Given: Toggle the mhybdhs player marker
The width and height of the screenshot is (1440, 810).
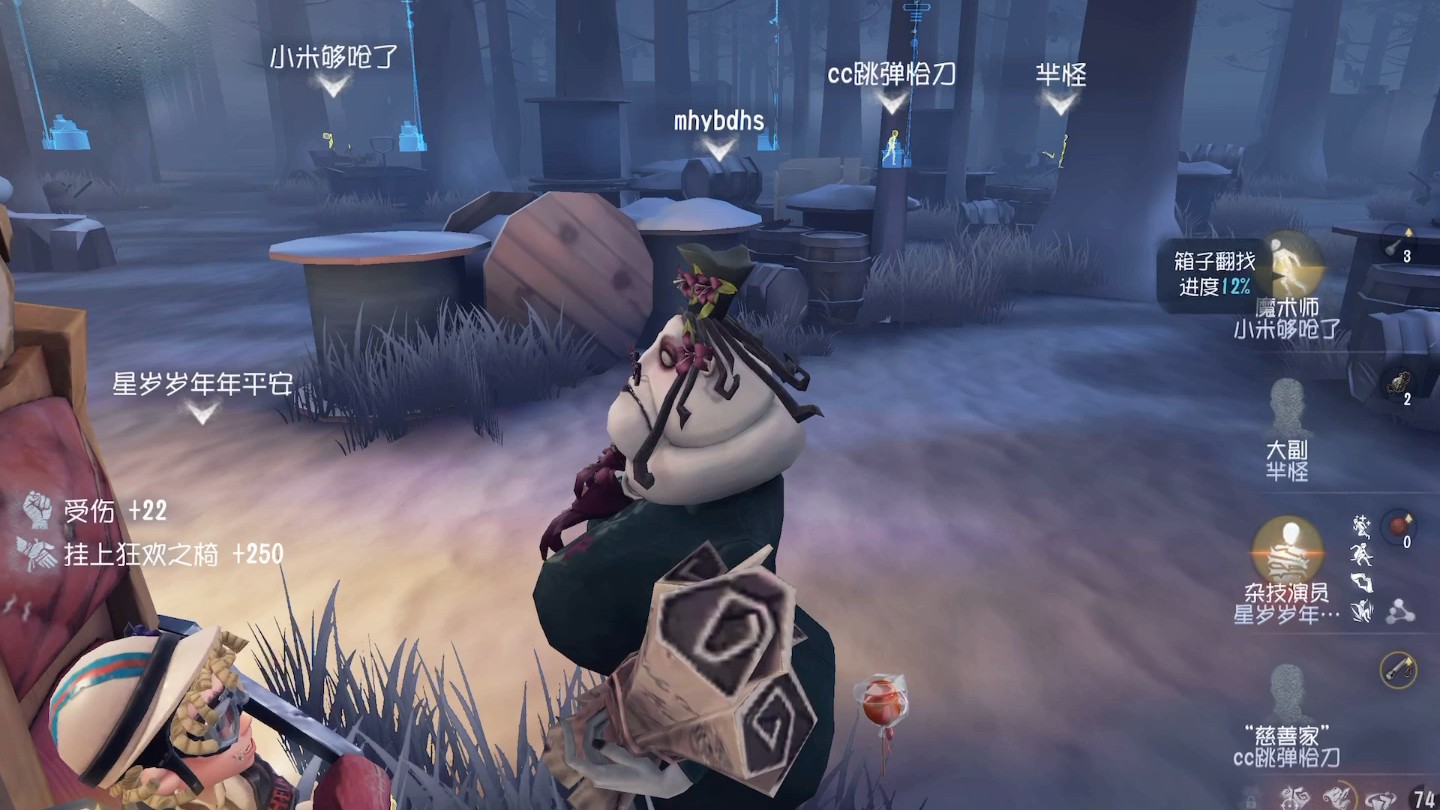Looking at the screenshot, I should point(717,122).
